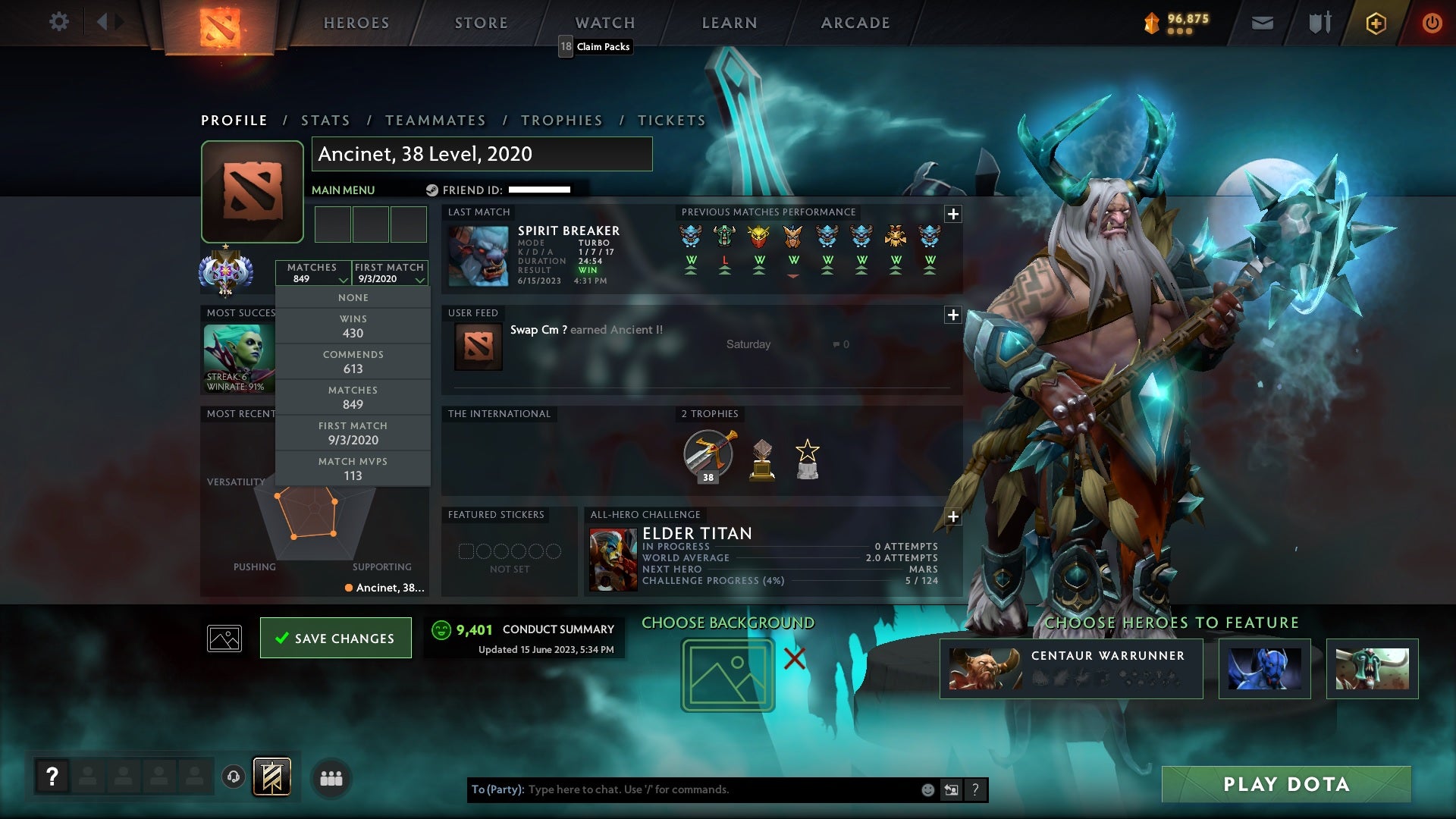Open the settings gear icon
Screen dimensions: 1456x819
point(59,22)
